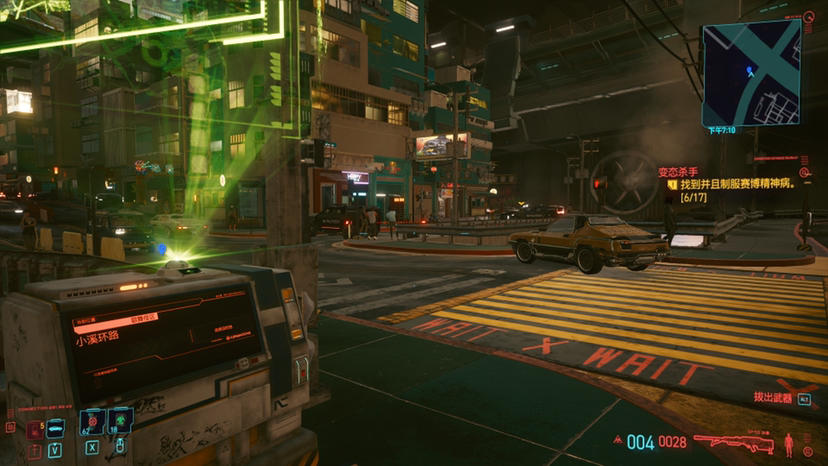Click the yellow quest objective marker icon
This screenshot has height=466, width=828.
[673, 185]
